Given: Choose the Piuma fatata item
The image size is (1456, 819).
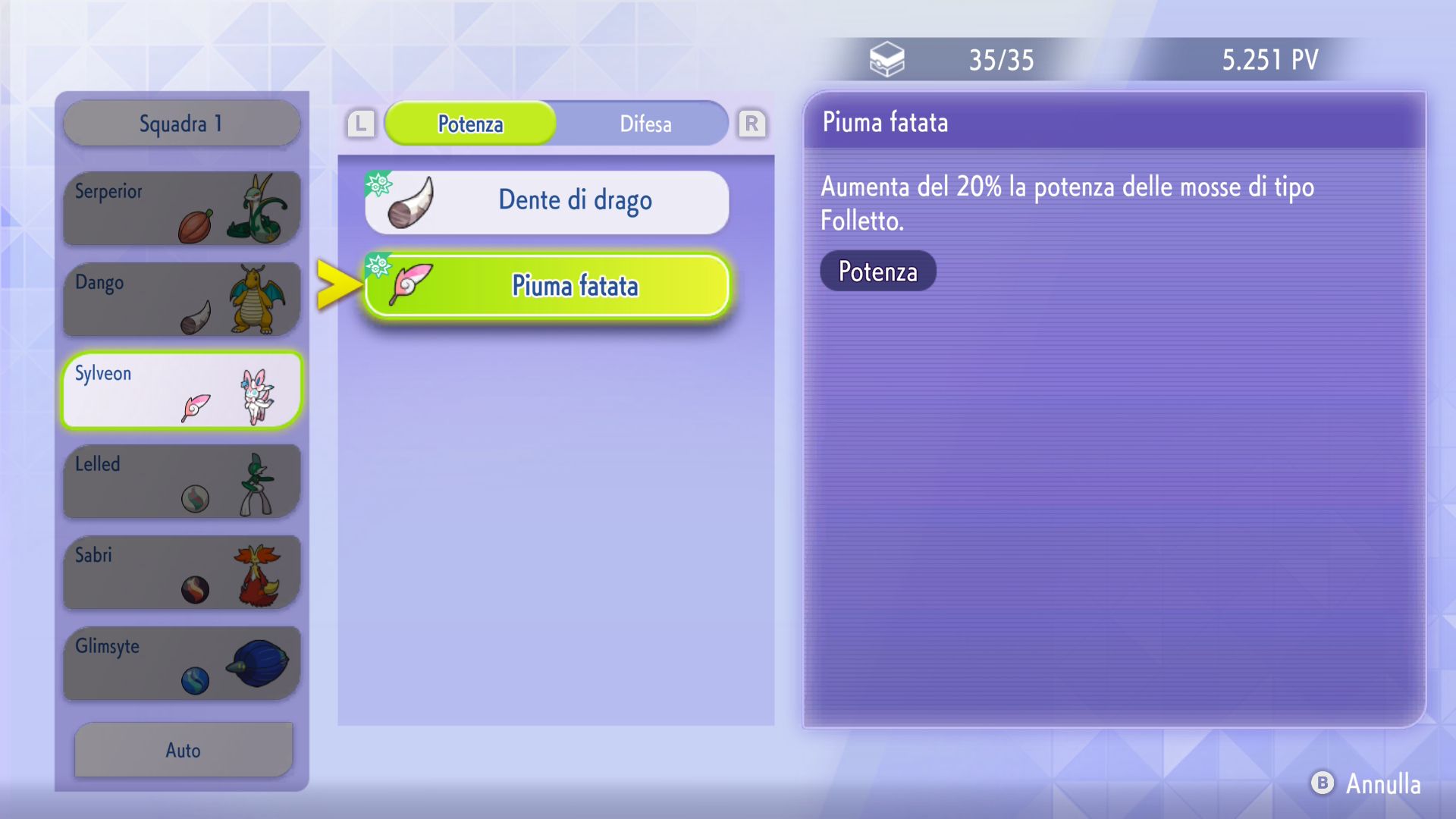Looking at the screenshot, I should point(547,286).
